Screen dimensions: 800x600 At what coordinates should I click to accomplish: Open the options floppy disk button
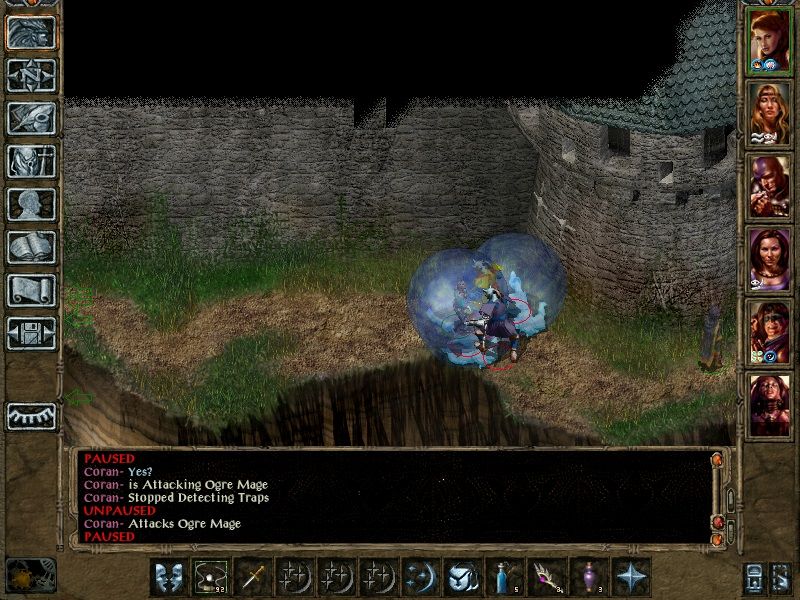point(31,333)
